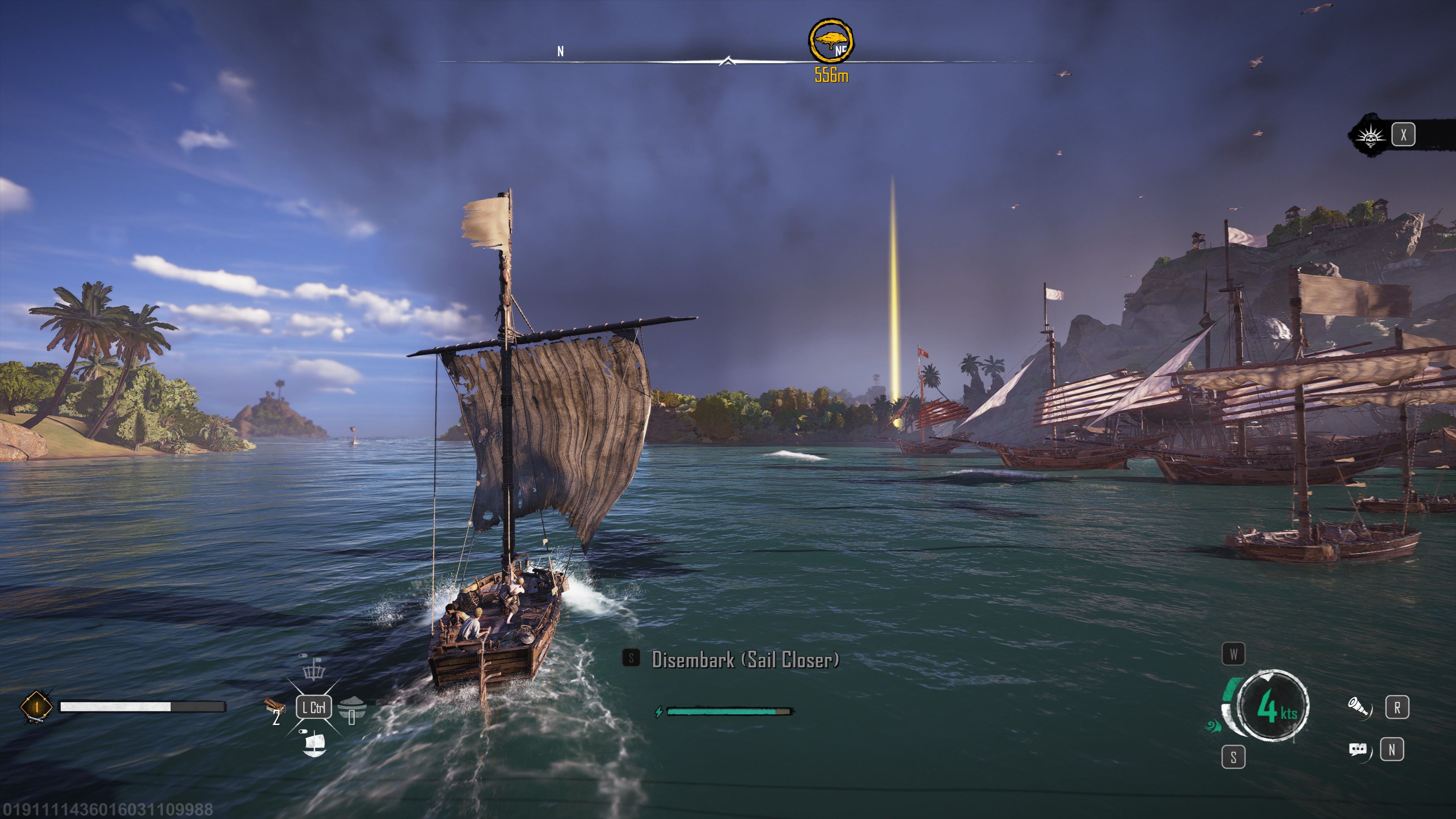Click the skull and sun emblem icon
The width and height of the screenshot is (1456, 819).
point(1371,136)
